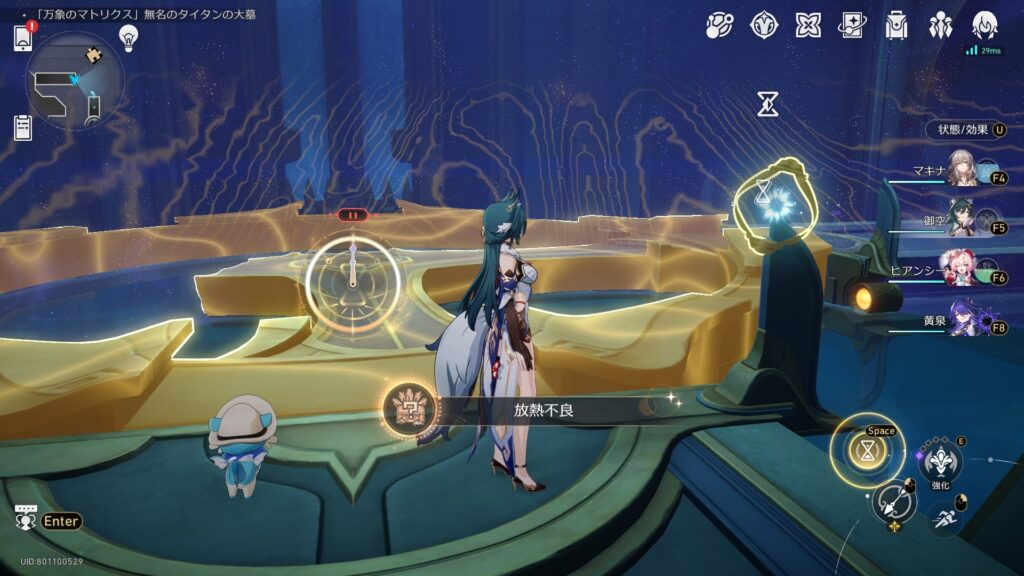Screen dimensions: 1024x576
Task: Open the orbit-shaped event icon
Action: (x=720, y=25)
